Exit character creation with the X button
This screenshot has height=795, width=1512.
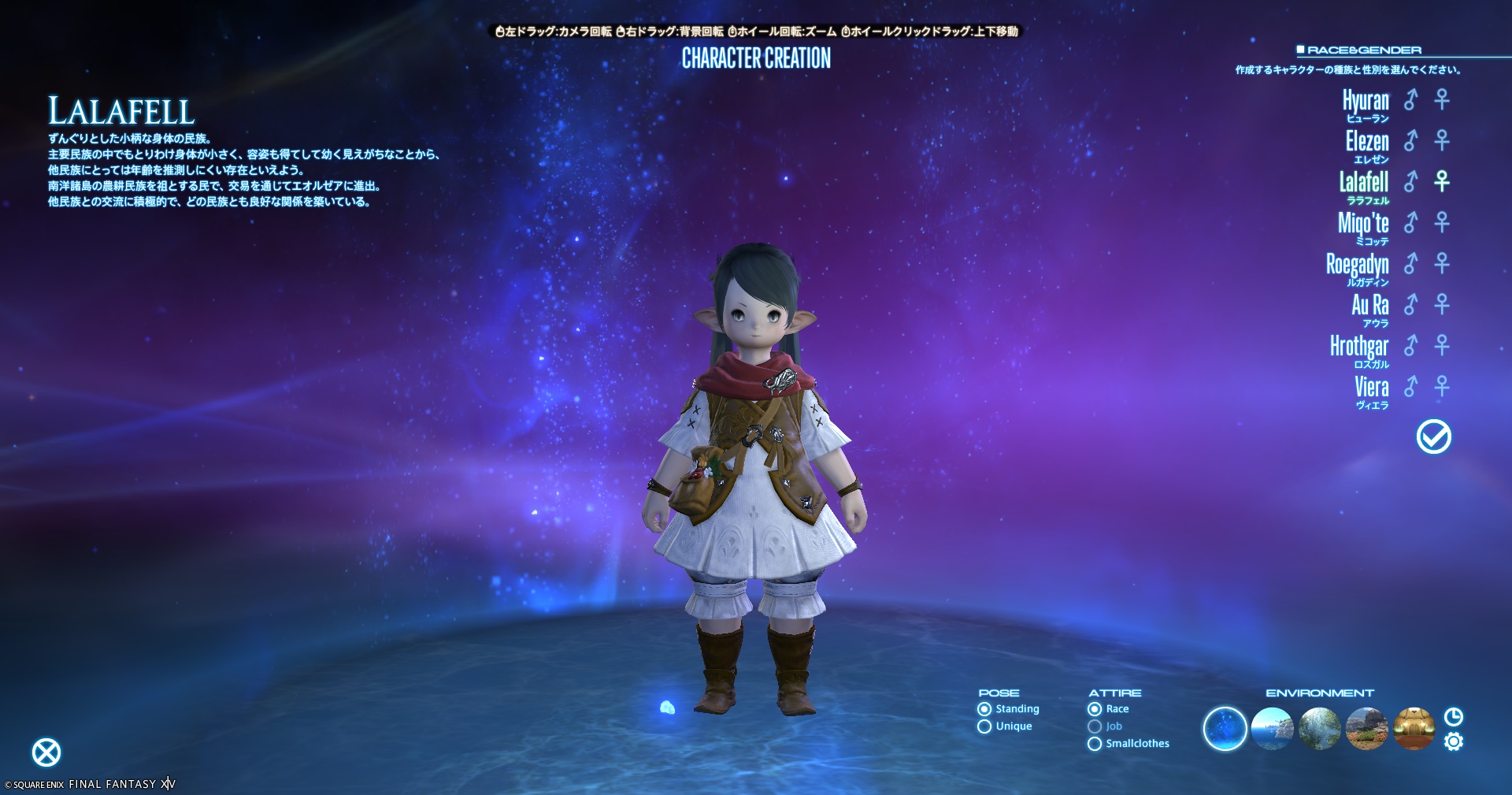(x=46, y=752)
